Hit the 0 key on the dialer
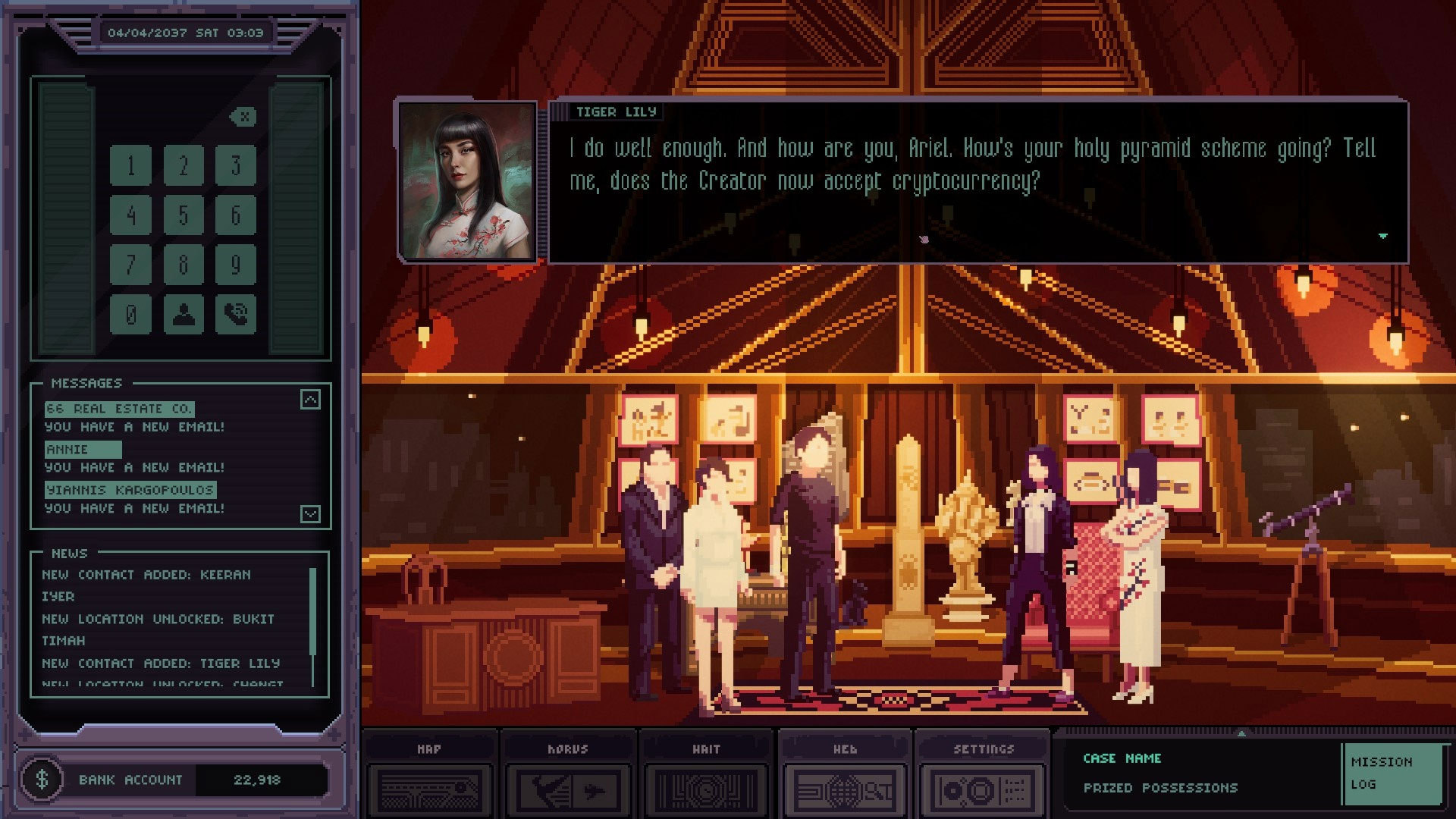1456x819 pixels. point(130,314)
